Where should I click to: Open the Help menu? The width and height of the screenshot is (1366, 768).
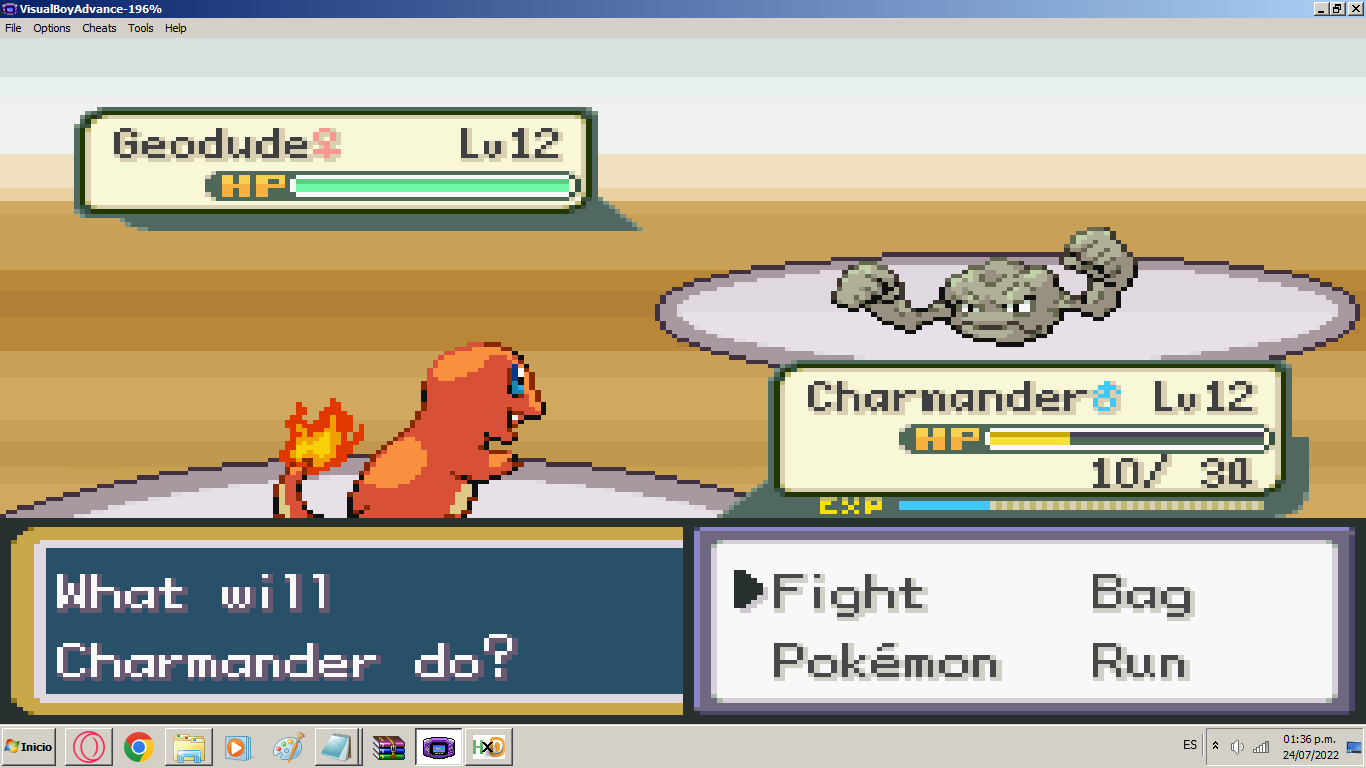pos(176,28)
